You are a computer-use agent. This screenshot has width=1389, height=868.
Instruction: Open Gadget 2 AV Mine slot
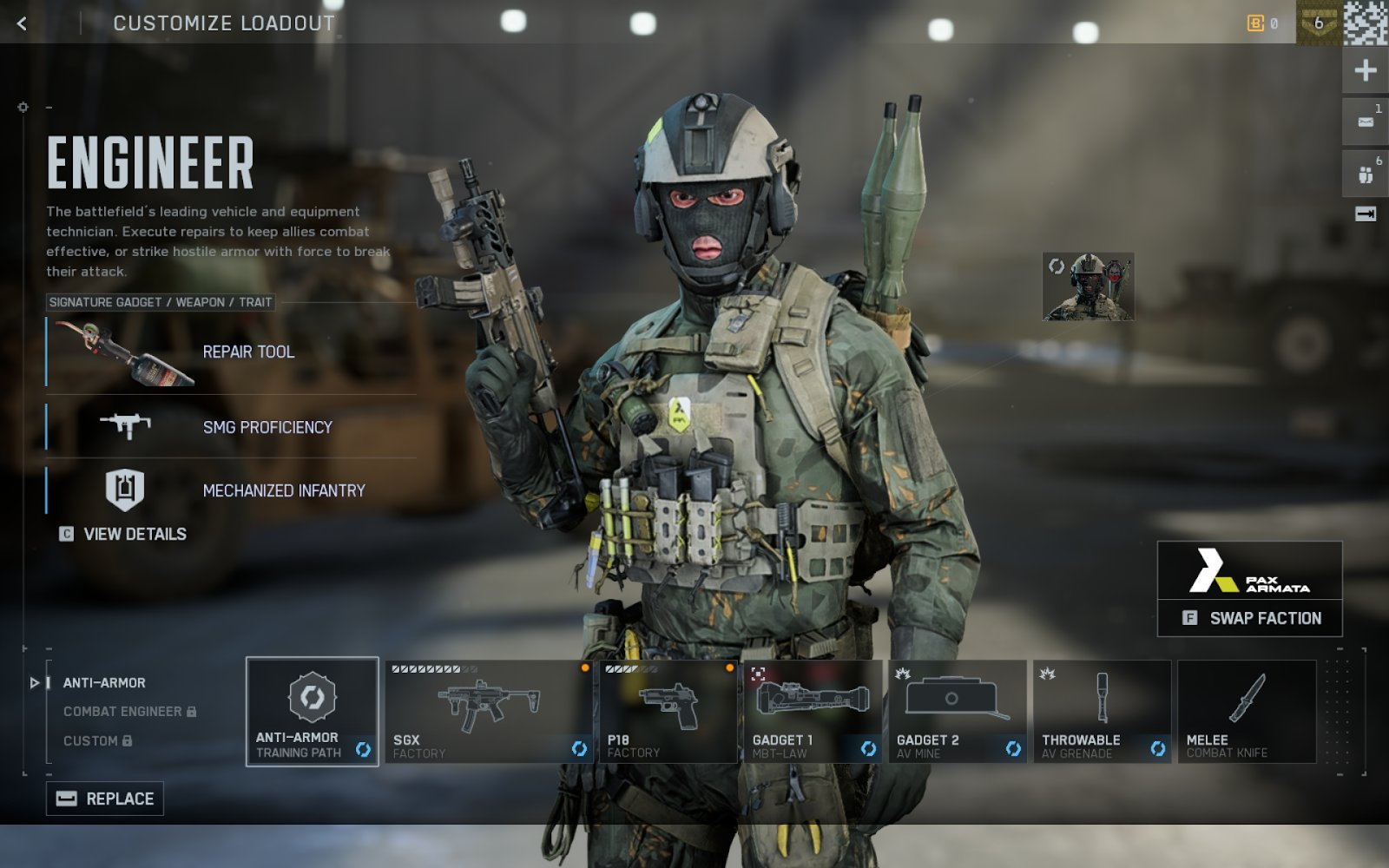[x=957, y=712]
